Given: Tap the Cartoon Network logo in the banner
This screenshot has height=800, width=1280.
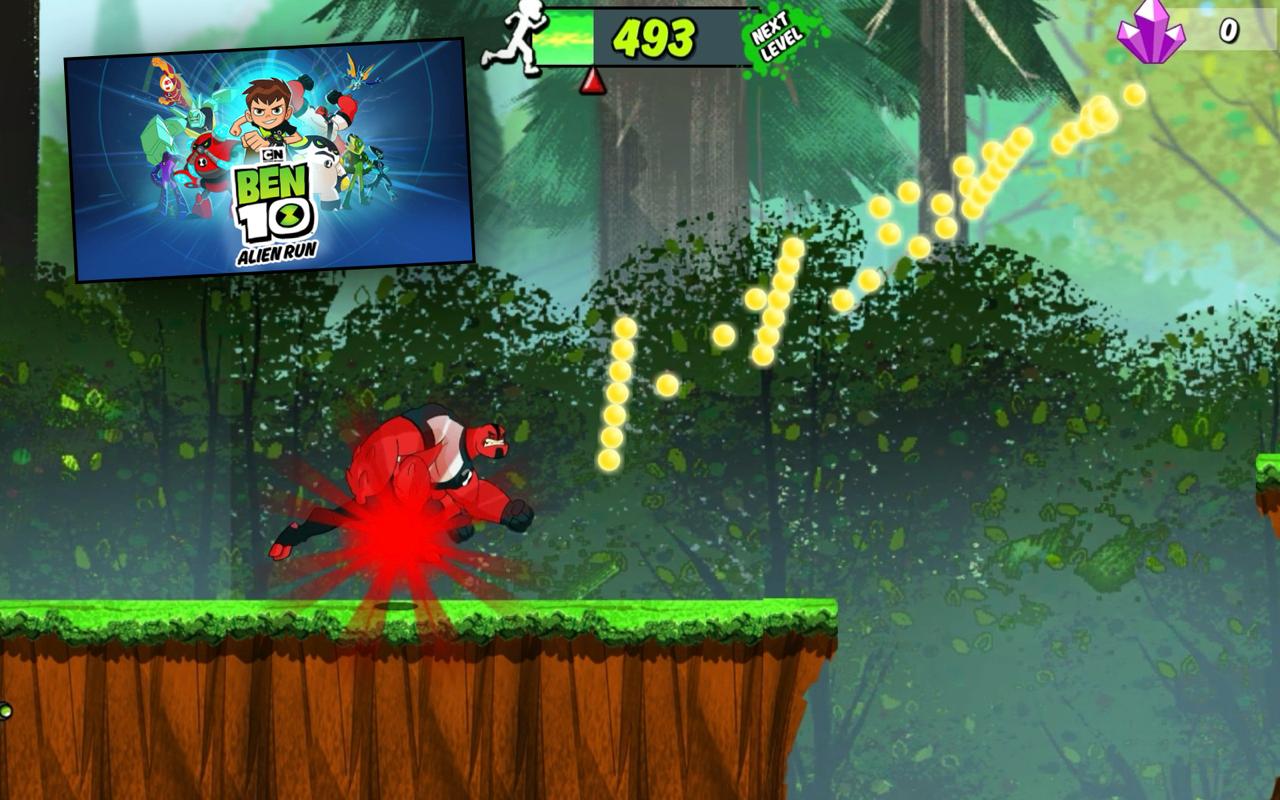Looking at the screenshot, I should [275, 154].
